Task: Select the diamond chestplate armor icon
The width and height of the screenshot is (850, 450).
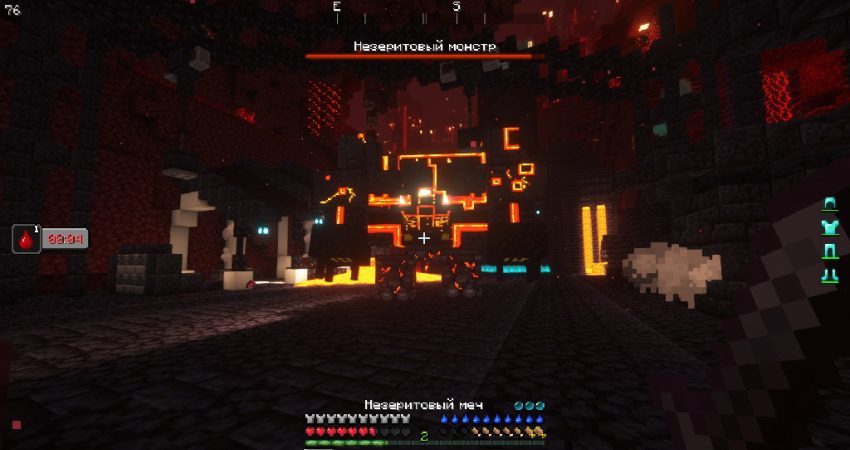Action: point(828,227)
